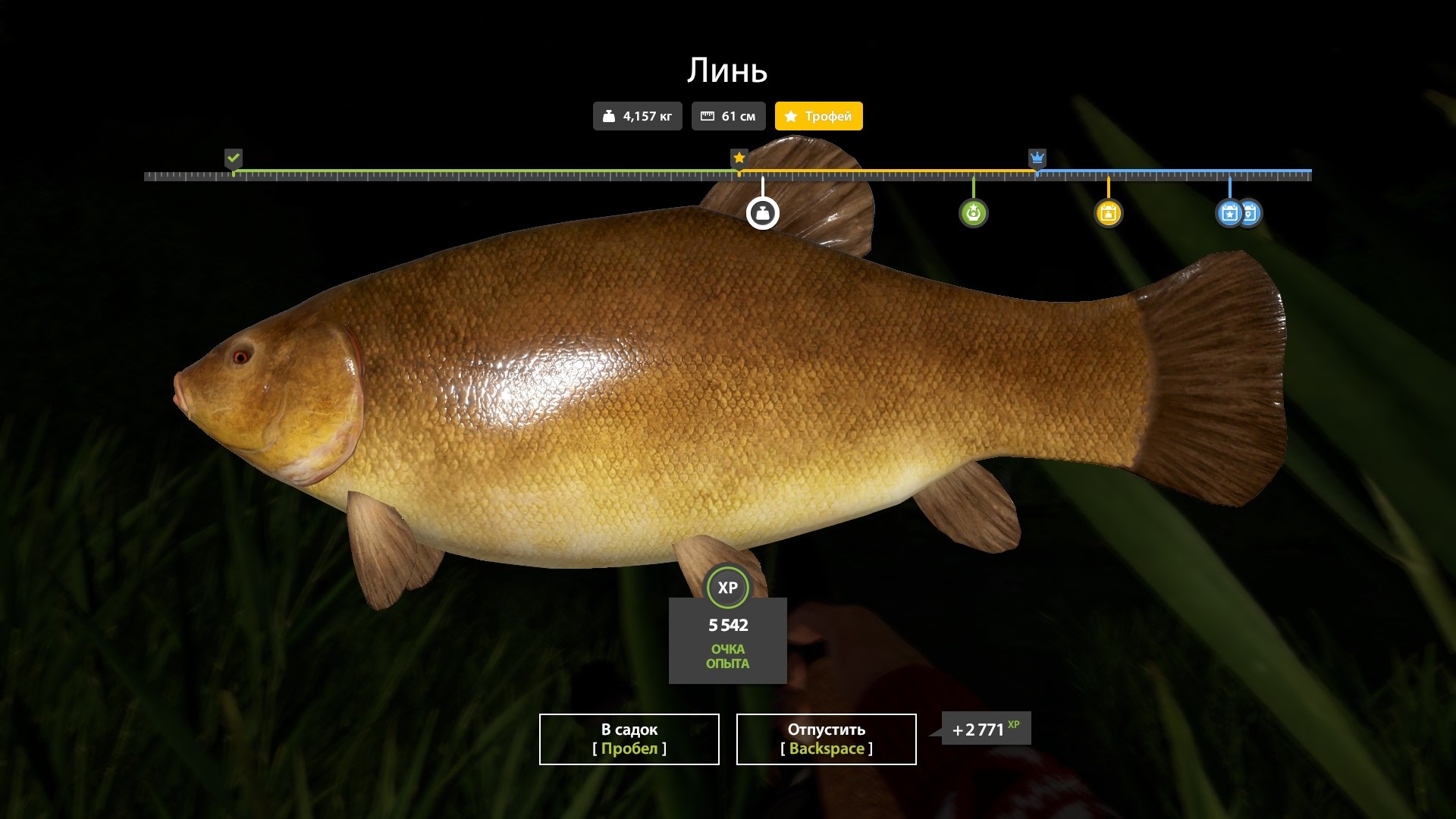The height and width of the screenshot is (819, 1456).
Task: Click the green checkmark marker on the scale
Action: pyautogui.click(x=234, y=158)
